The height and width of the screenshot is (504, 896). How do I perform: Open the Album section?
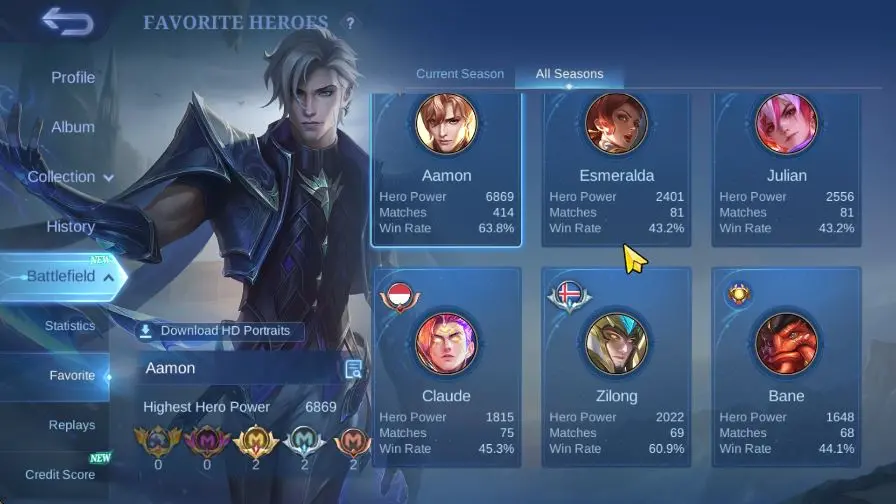click(x=73, y=127)
